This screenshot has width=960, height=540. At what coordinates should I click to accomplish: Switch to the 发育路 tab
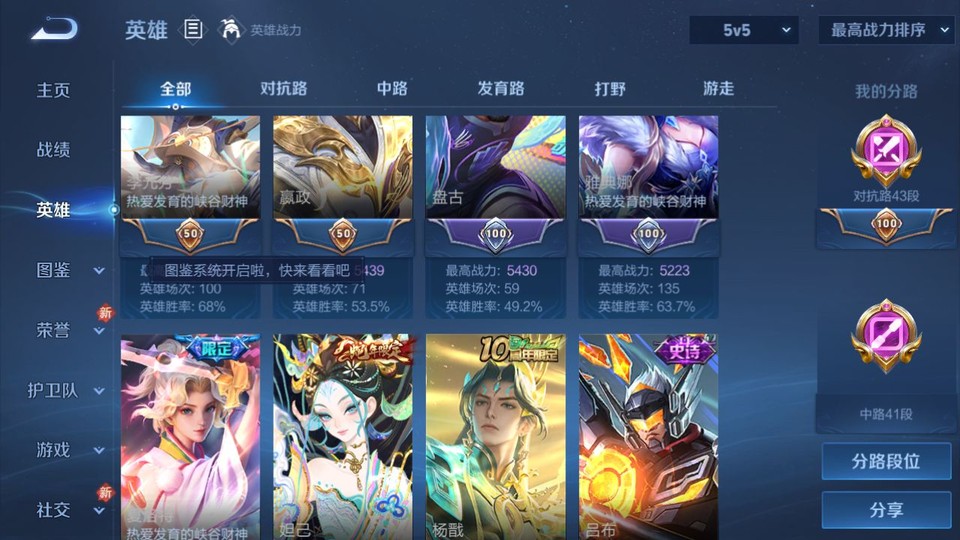(501, 89)
